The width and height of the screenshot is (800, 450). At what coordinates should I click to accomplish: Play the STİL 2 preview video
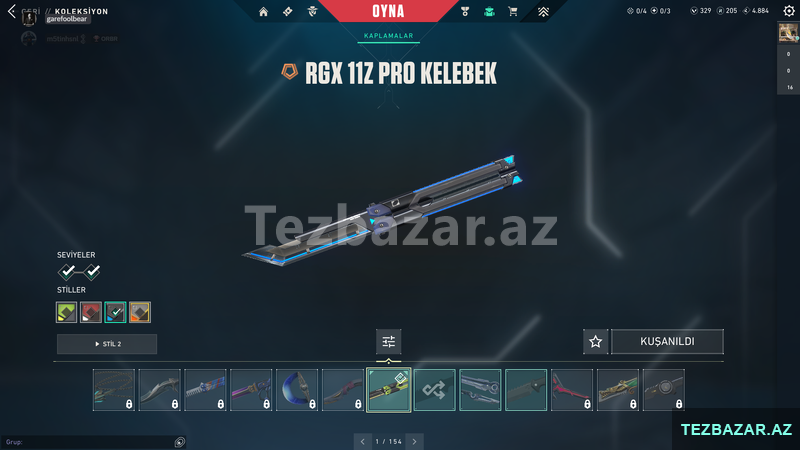coord(107,344)
